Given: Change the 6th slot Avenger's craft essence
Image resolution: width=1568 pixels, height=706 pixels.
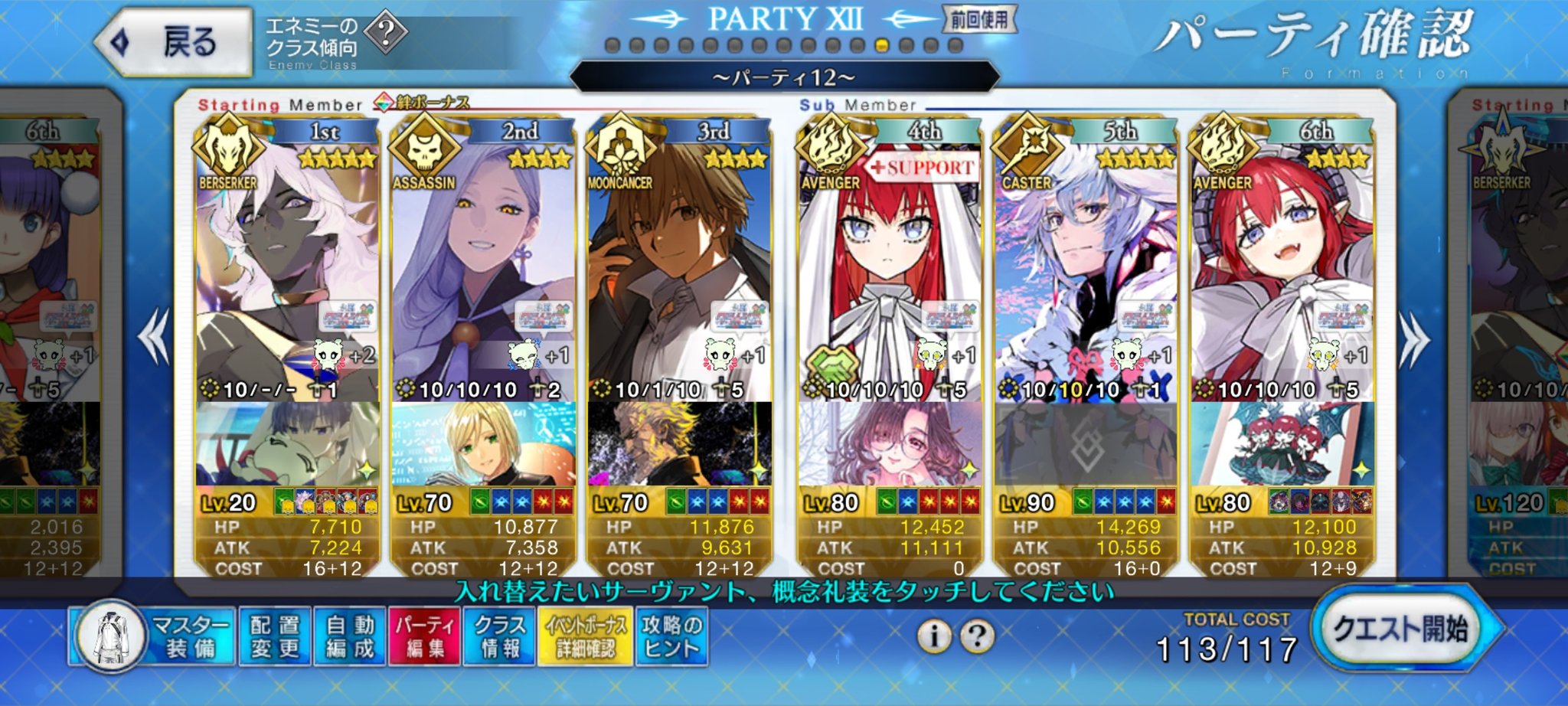Looking at the screenshot, I should (x=1282, y=444).
